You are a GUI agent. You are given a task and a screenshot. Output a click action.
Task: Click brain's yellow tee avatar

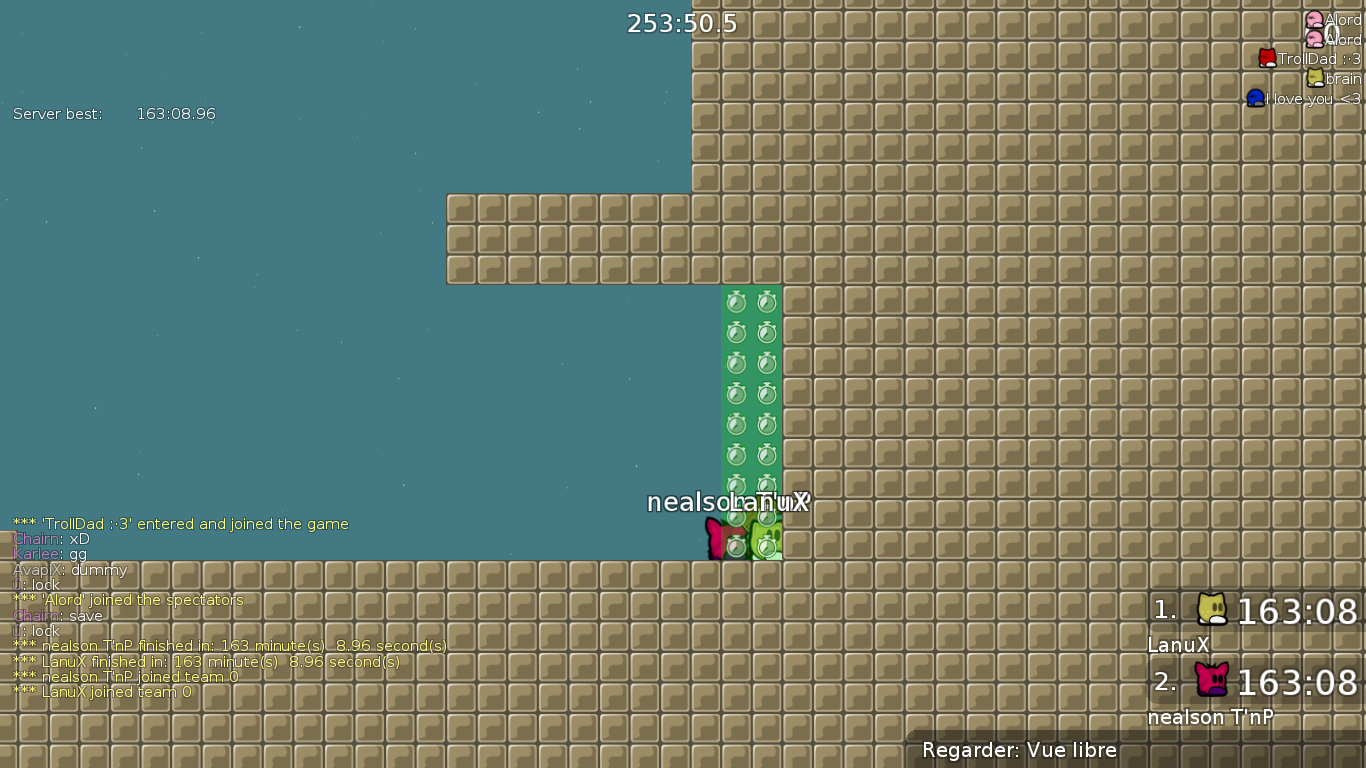coord(1313,77)
